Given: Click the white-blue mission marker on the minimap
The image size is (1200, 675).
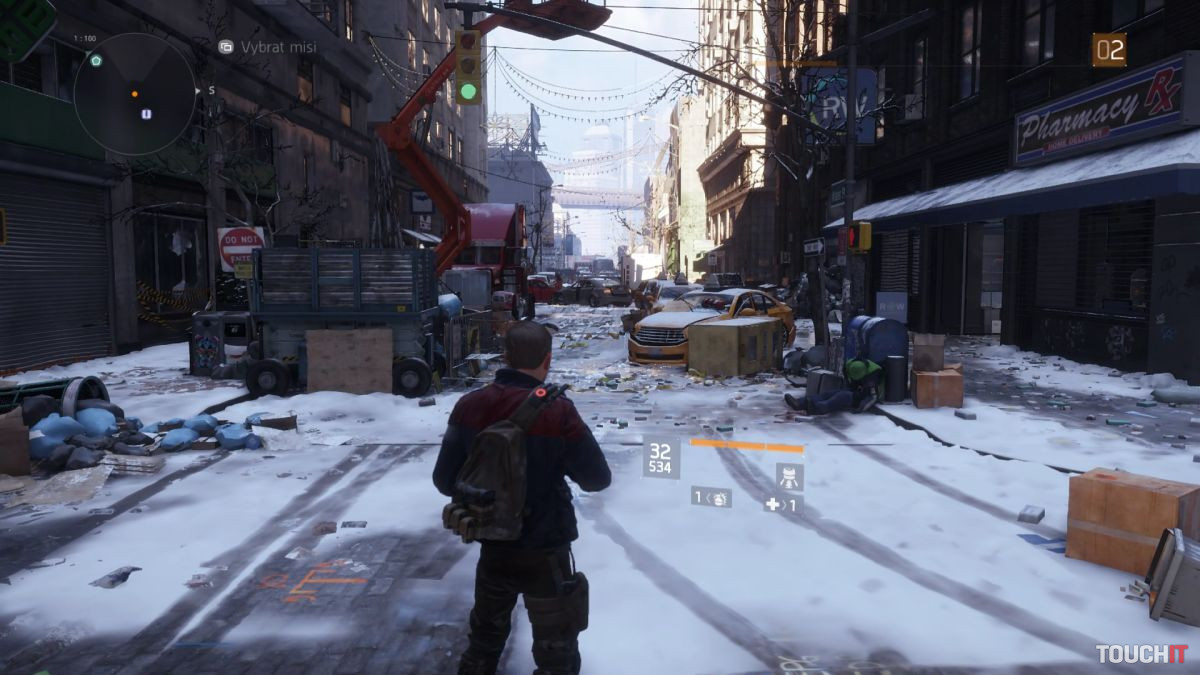Looking at the screenshot, I should click(x=146, y=114).
